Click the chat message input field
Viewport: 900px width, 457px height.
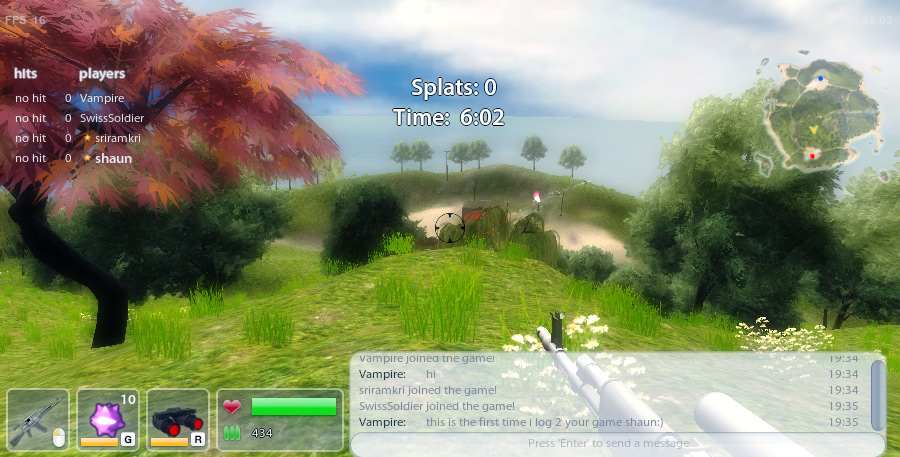pyautogui.click(x=610, y=443)
